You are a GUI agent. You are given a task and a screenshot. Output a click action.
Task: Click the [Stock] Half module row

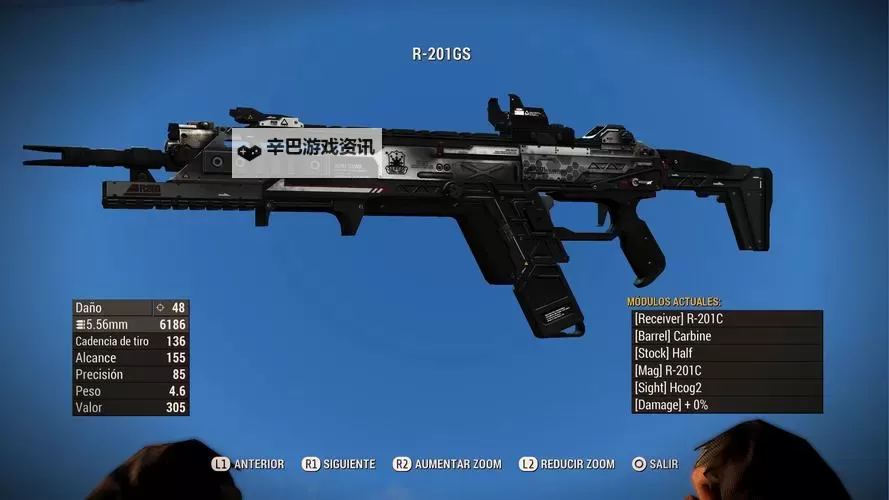727,353
